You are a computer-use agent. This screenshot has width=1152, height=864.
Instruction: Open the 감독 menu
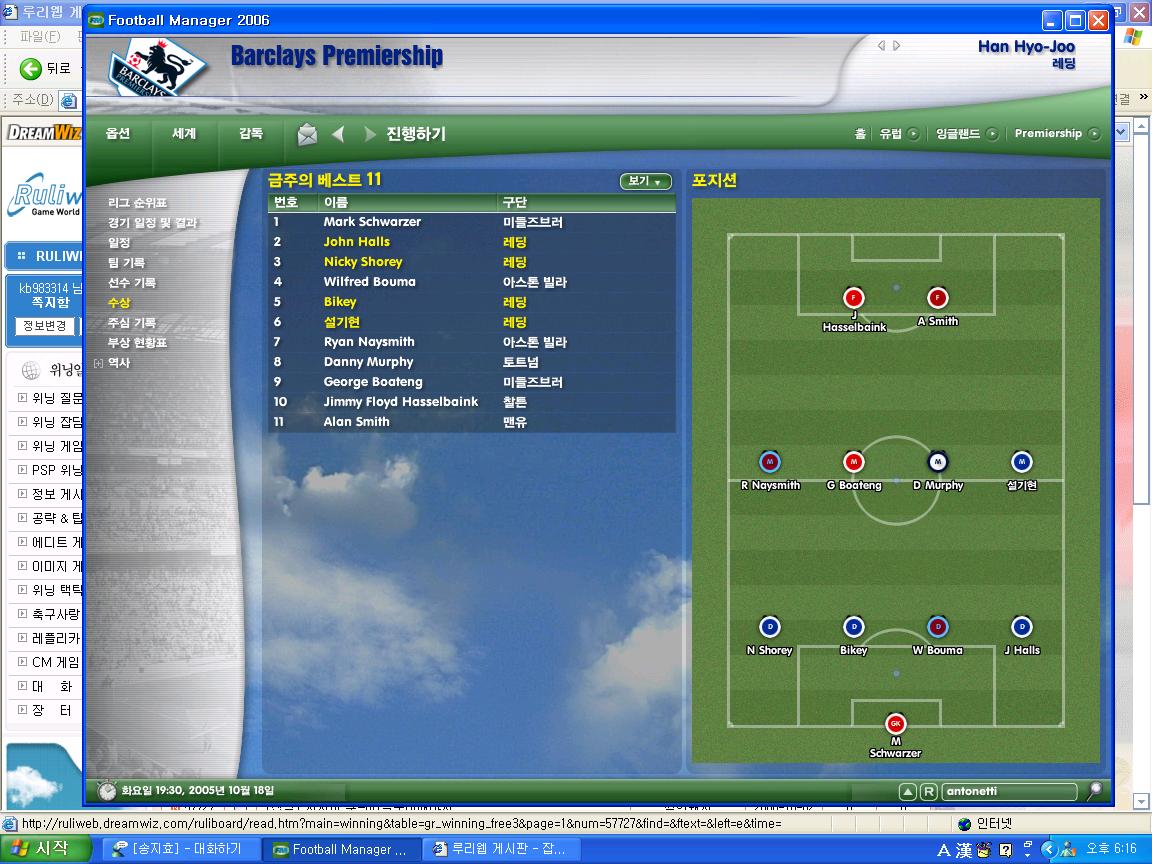click(251, 134)
